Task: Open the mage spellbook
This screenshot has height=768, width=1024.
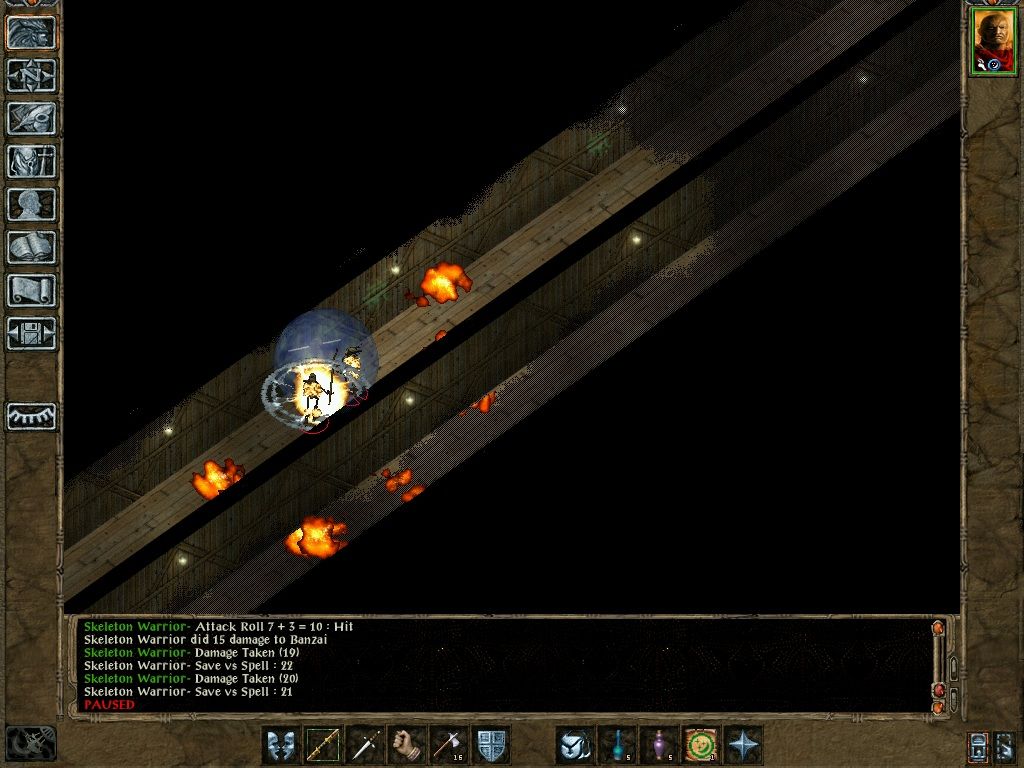Action: pos(32,247)
